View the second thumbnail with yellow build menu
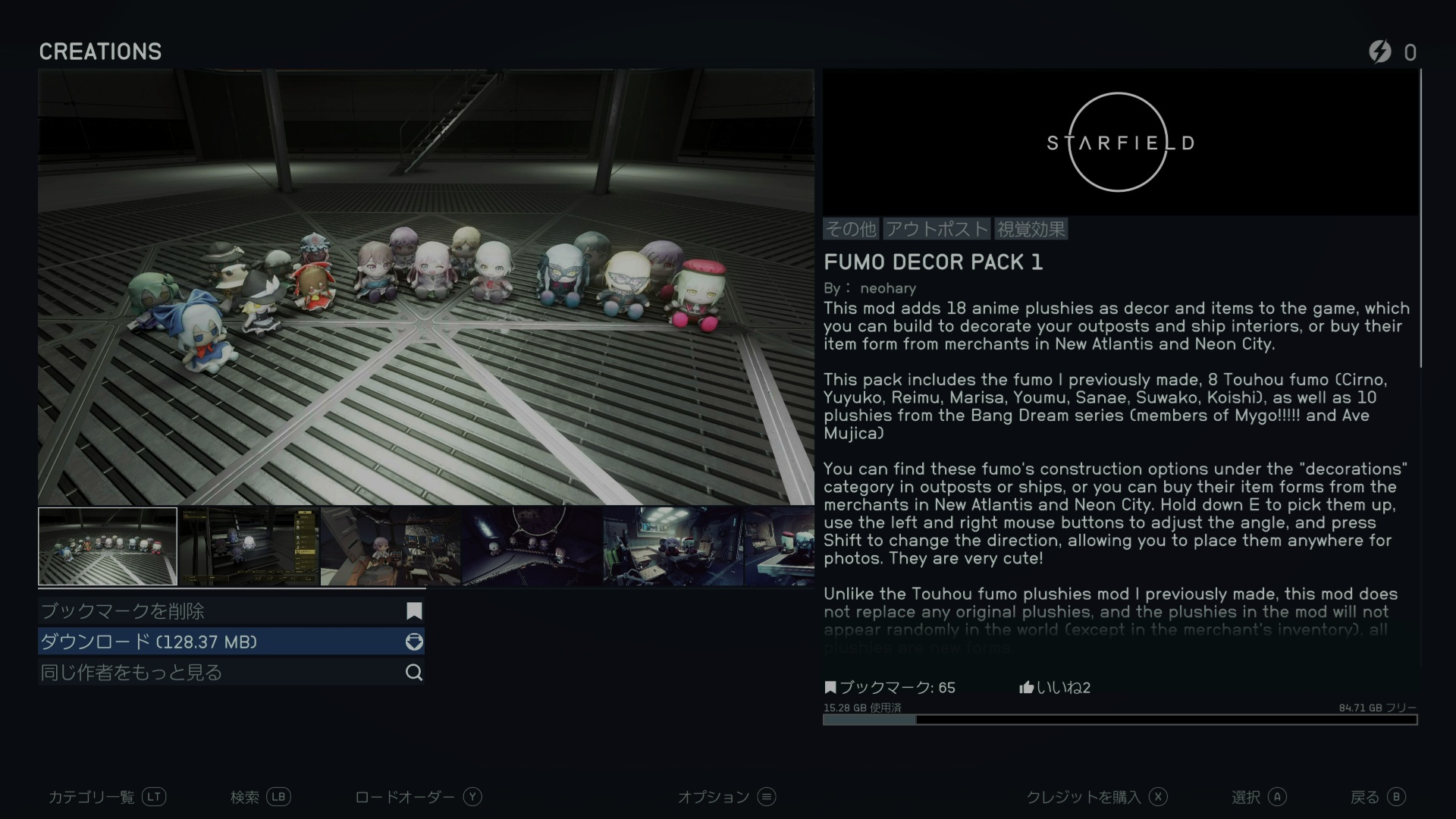Screen dimensions: 1456x819 [x=249, y=547]
